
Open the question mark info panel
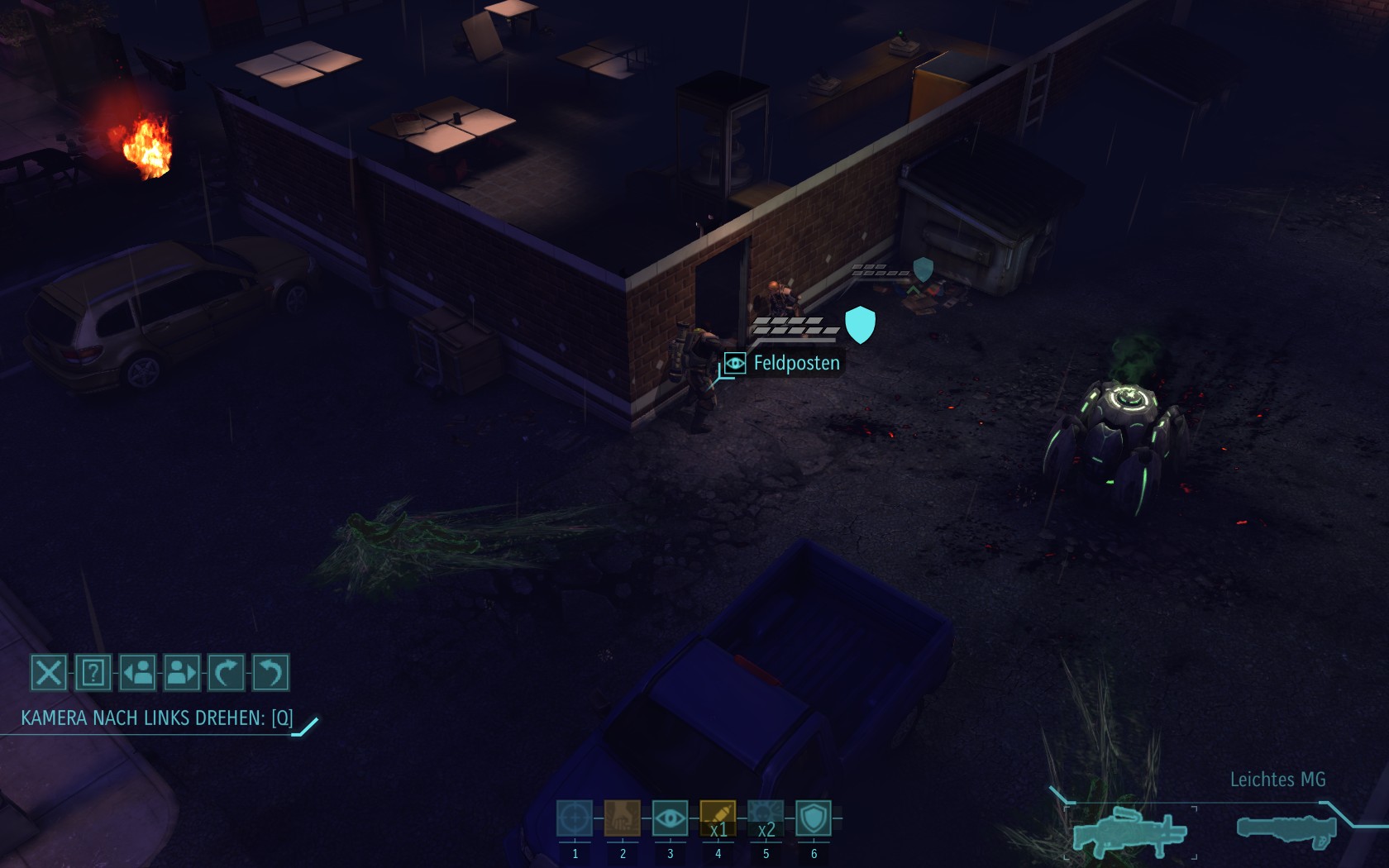point(93,672)
